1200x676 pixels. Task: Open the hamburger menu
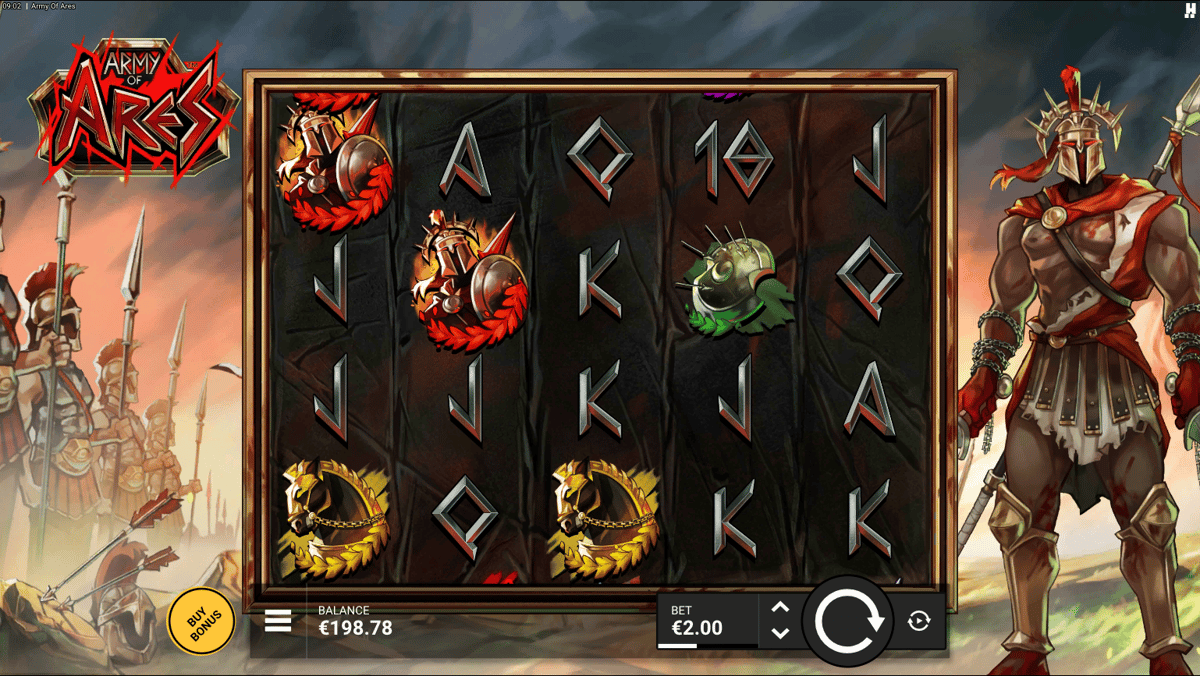278,621
